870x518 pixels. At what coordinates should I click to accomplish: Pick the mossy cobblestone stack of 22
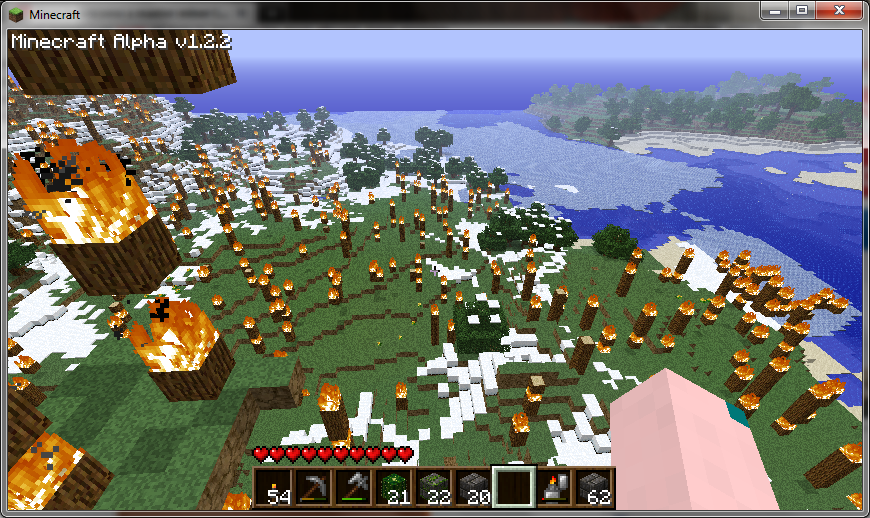pyautogui.click(x=433, y=487)
